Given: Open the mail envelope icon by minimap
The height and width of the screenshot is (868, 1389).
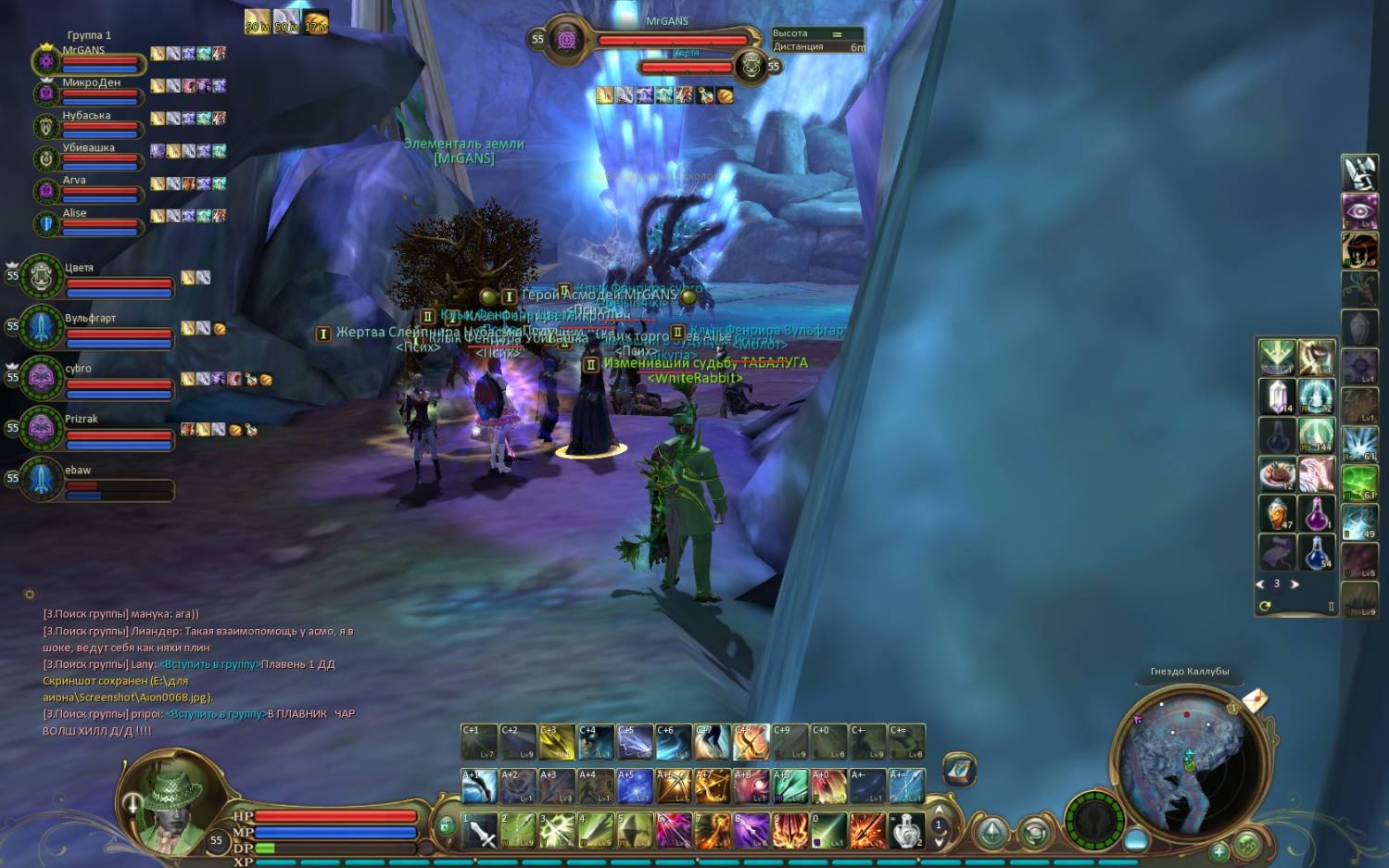Looking at the screenshot, I should click(1254, 698).
